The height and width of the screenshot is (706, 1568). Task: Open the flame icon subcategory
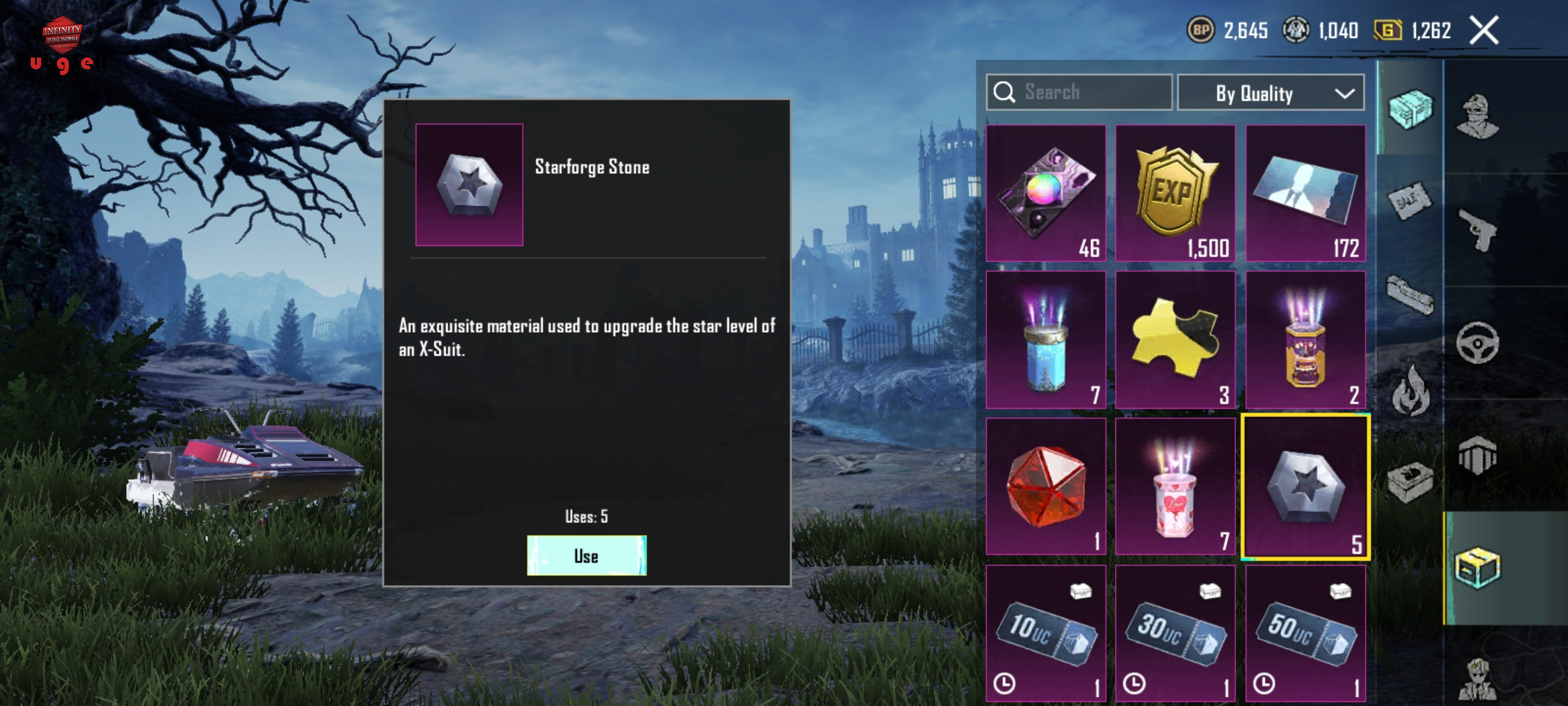pos(1410,391)
